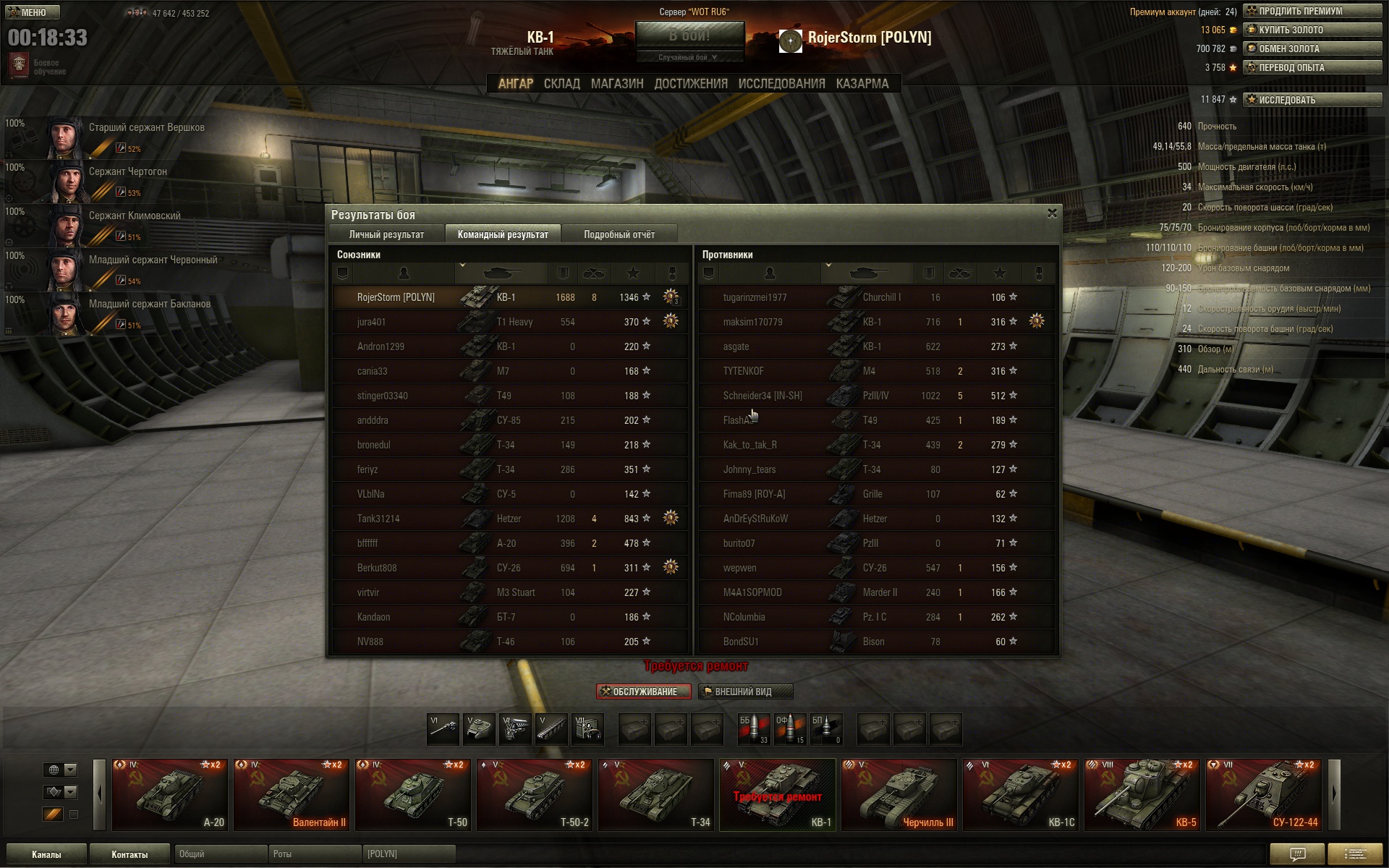Click Продлить премиум button
This screenshot has width=1389, height=868.
click(1312, 11)
